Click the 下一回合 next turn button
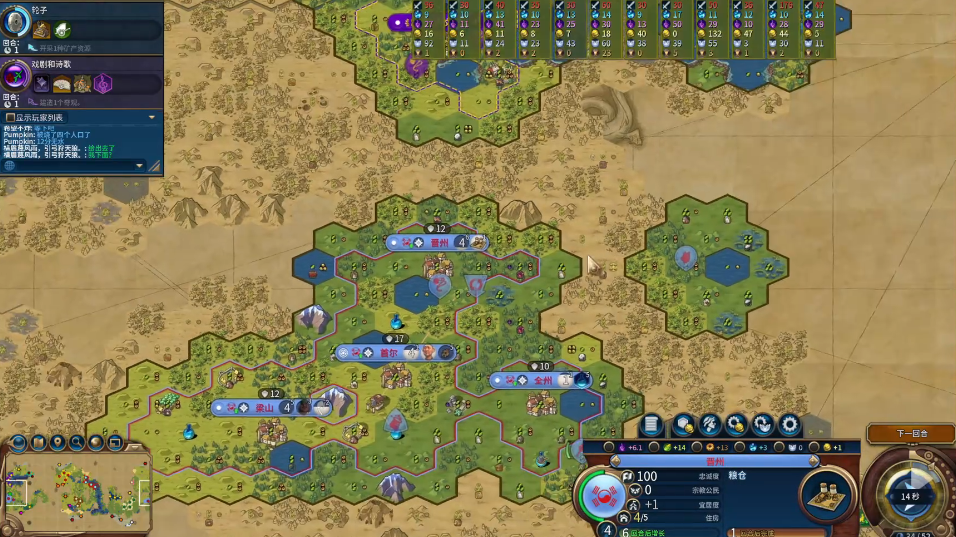This screenshot has width=956, height=537. coord(910,434)
